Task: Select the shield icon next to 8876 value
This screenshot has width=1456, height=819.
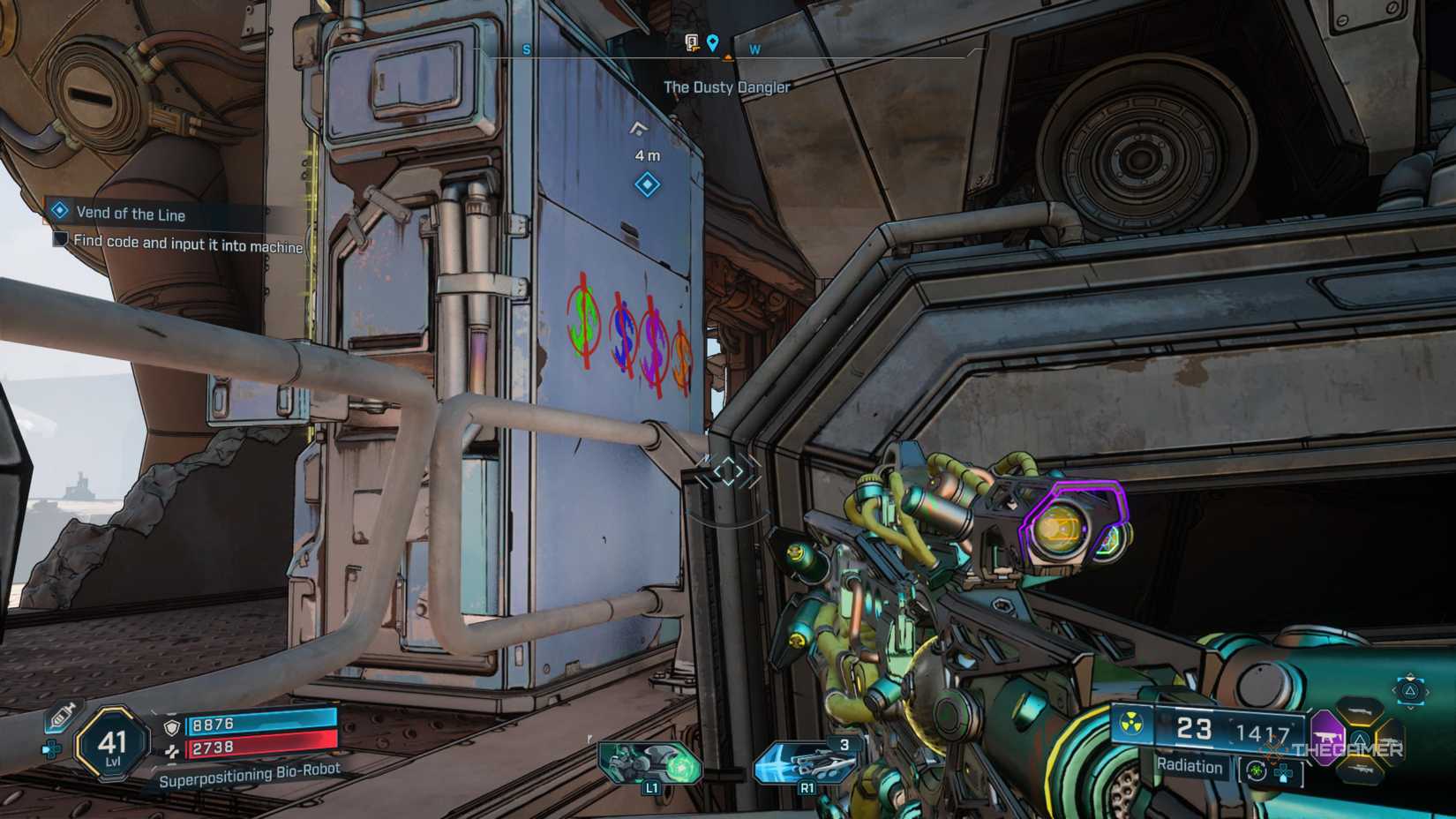Action: (x=172, y=726)
